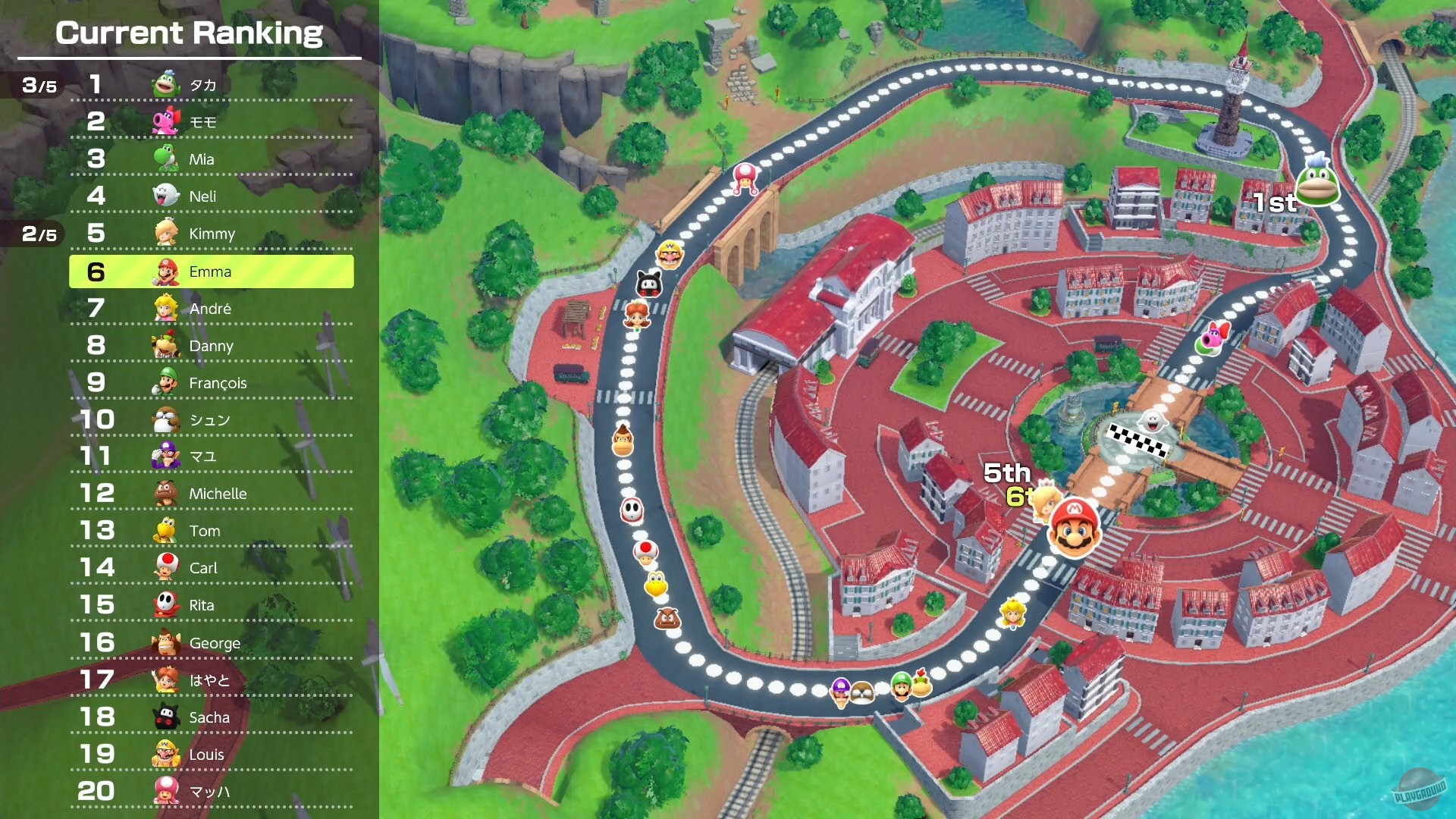Click the 2/5 badge beside Kimmy's row
1456x819 pixels.
39,234
